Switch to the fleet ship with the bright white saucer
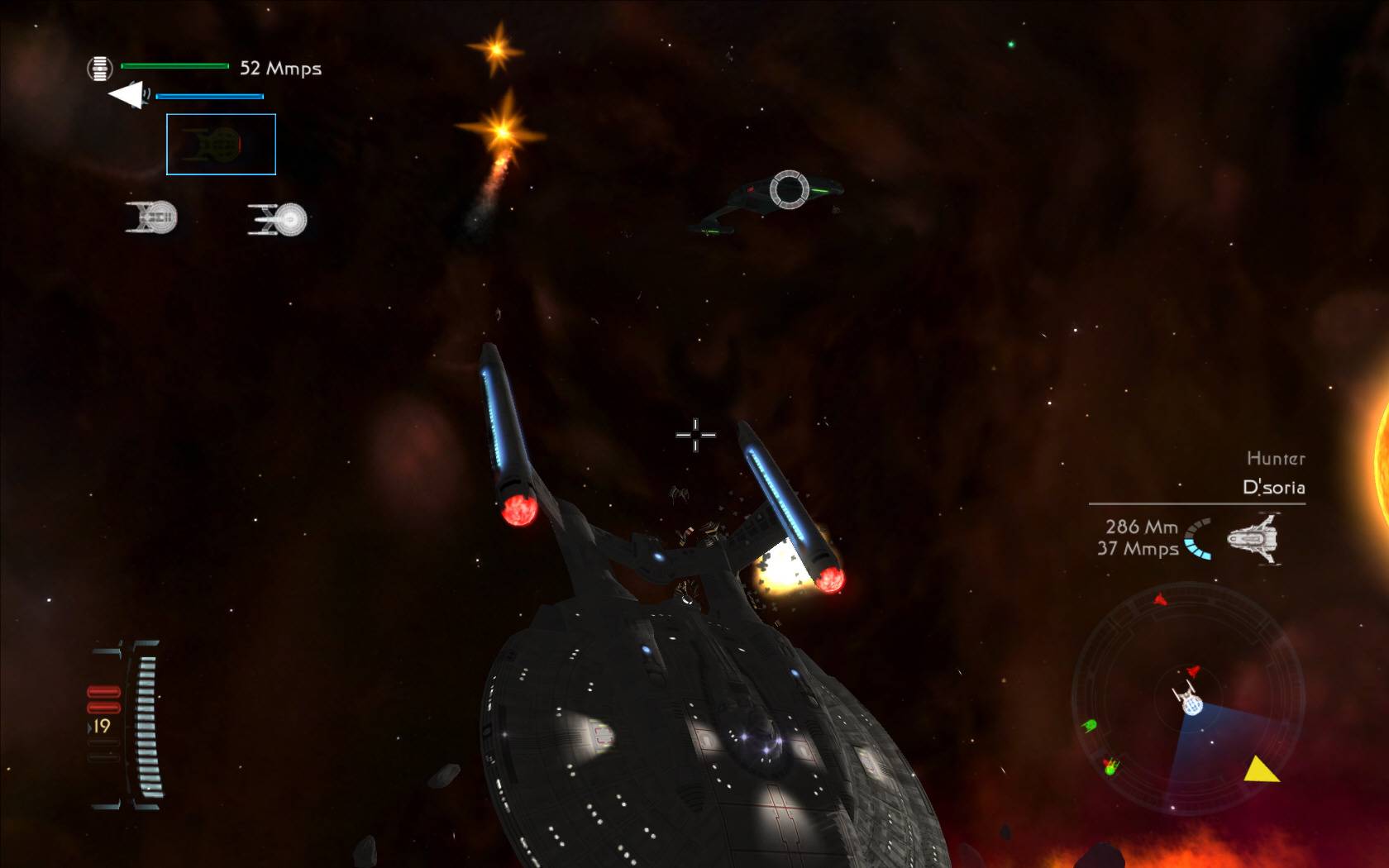 (279, 220)
